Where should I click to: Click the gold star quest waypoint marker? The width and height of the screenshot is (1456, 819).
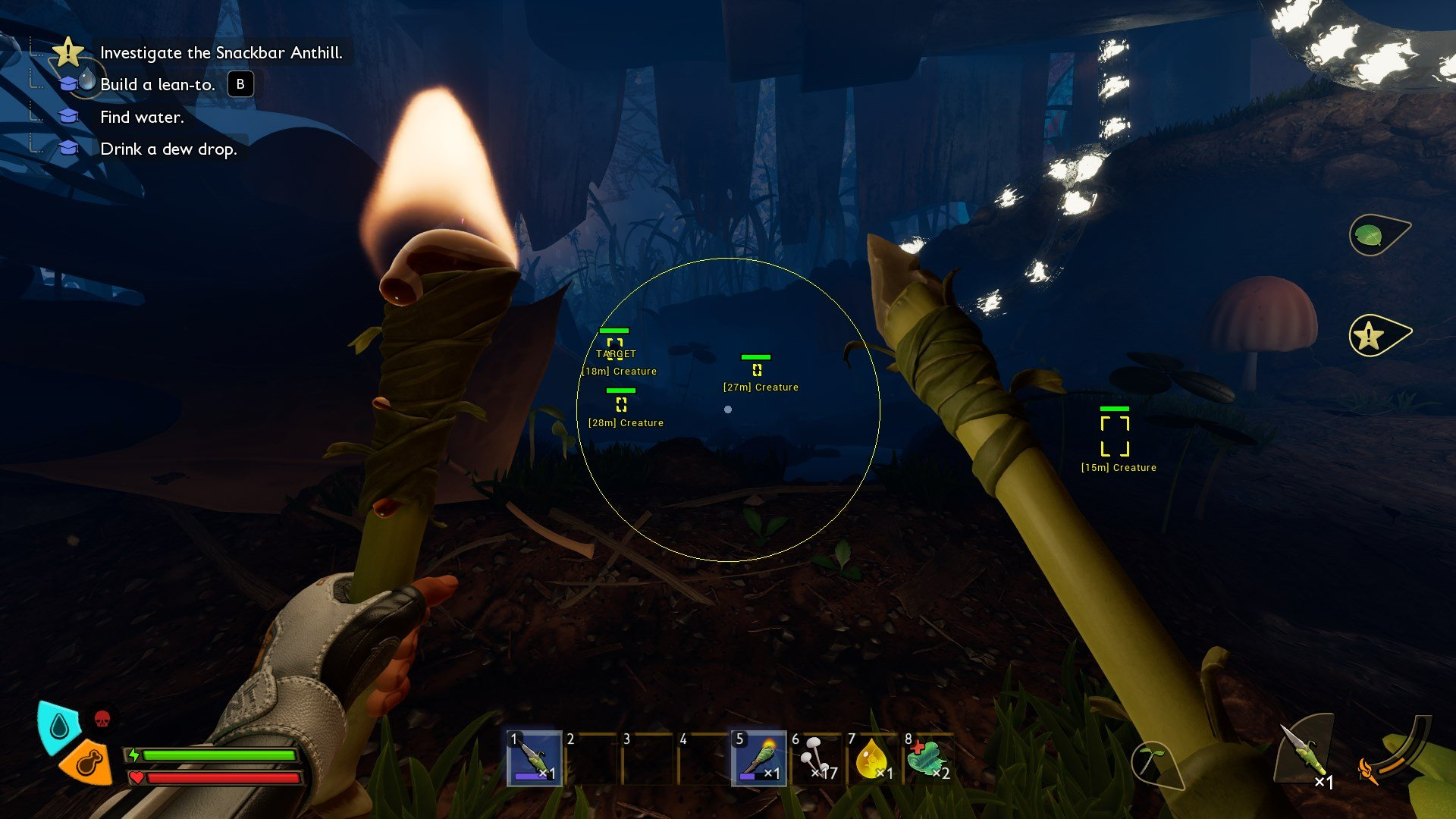tap(1373, 334)
